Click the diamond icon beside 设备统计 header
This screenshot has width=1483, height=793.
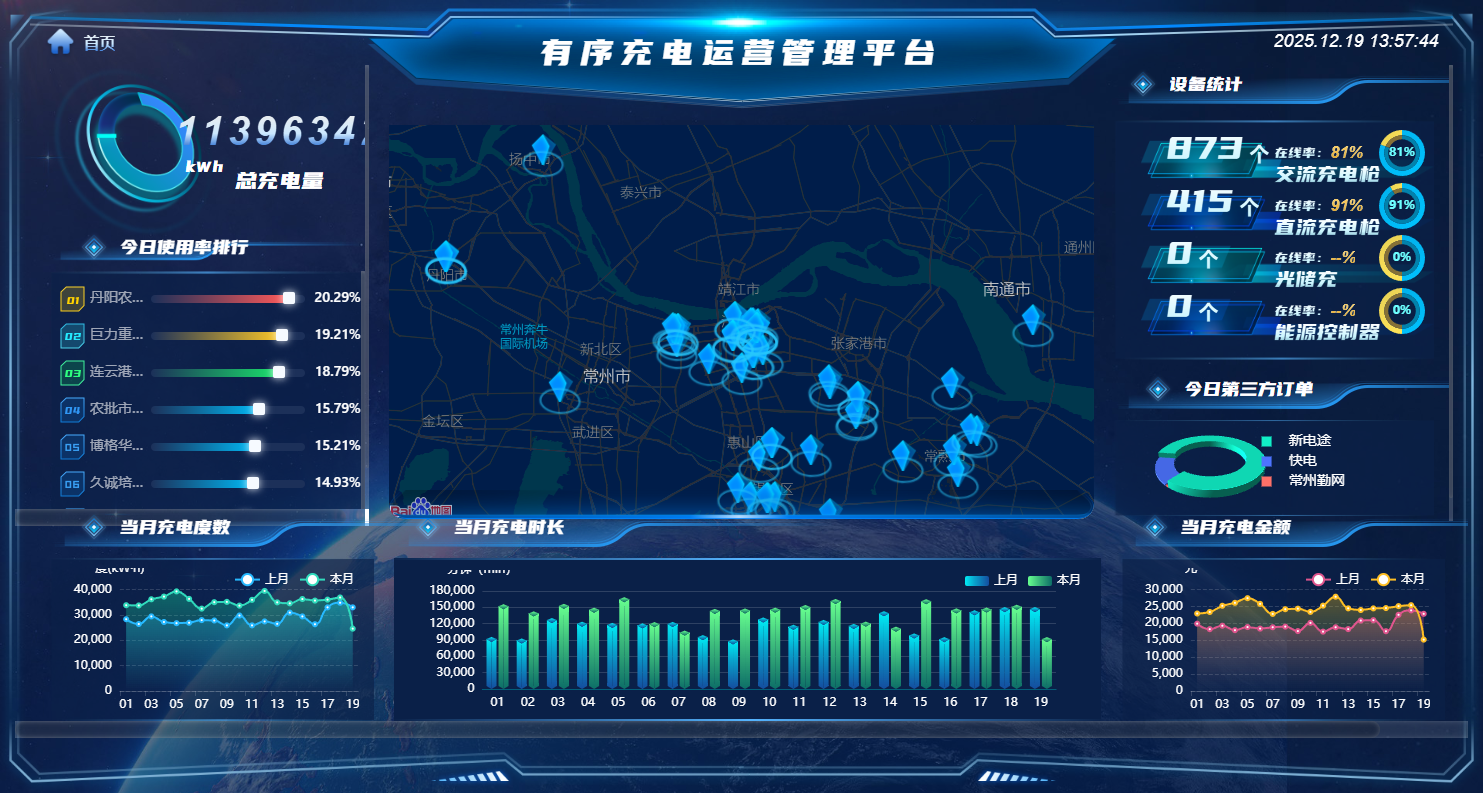pos(1141,84)
